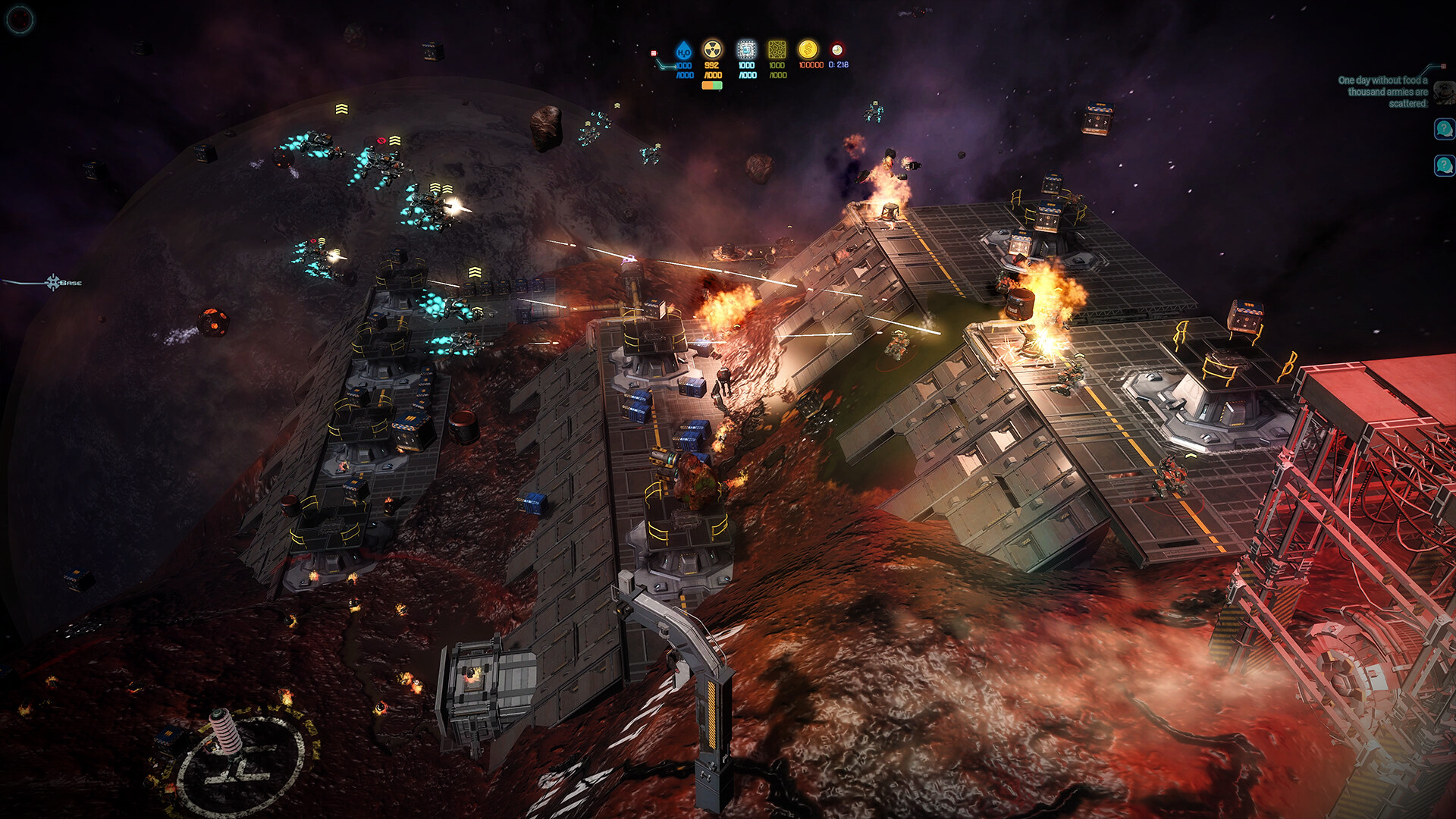Viewport: 1456px width, 819px height.
Task: Select the H2O water resource icon
Action: [x=683, y=51]
